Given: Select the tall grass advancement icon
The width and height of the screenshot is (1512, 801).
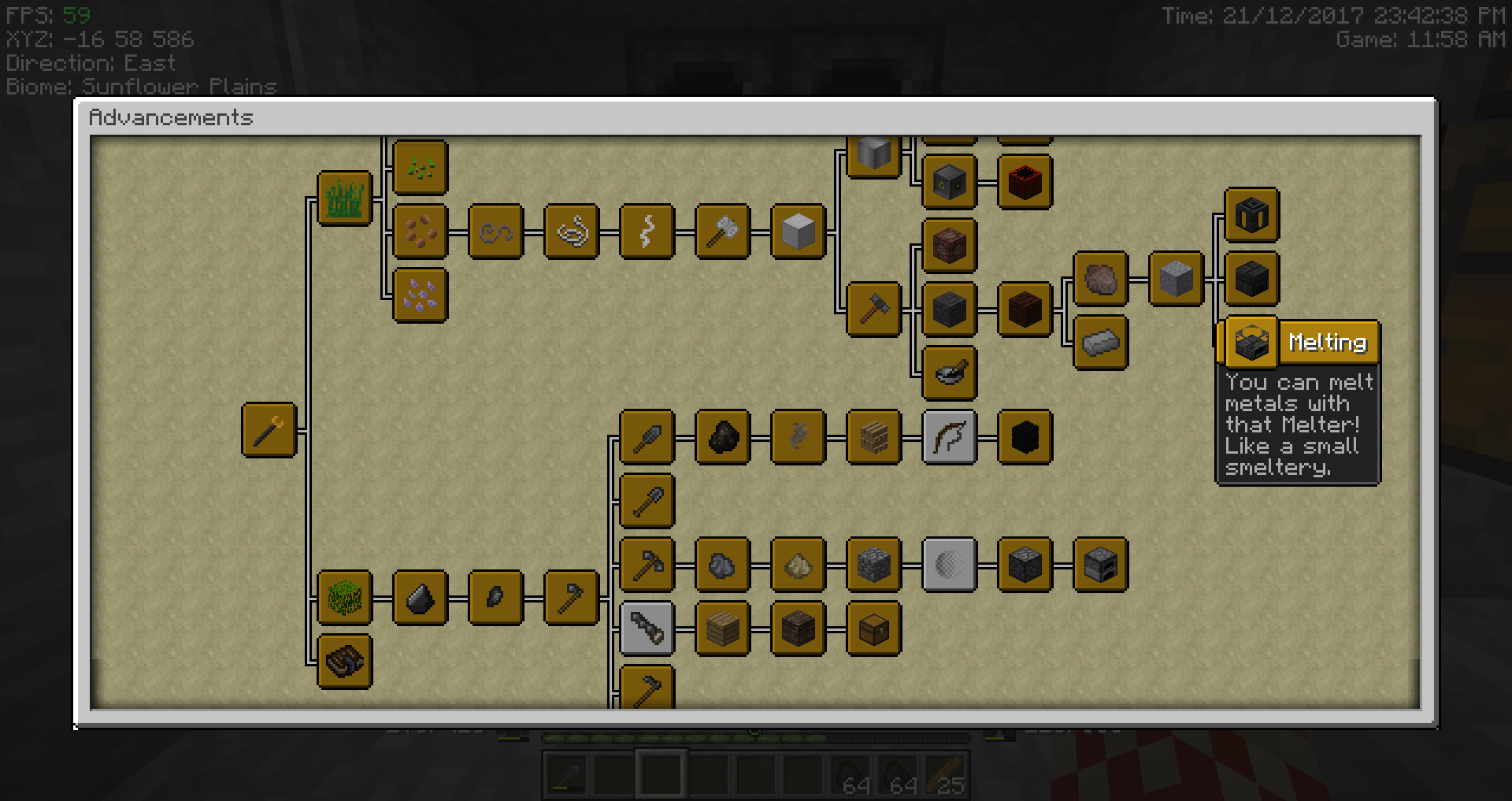Looking at the screenshot, I should coord(344,198).
